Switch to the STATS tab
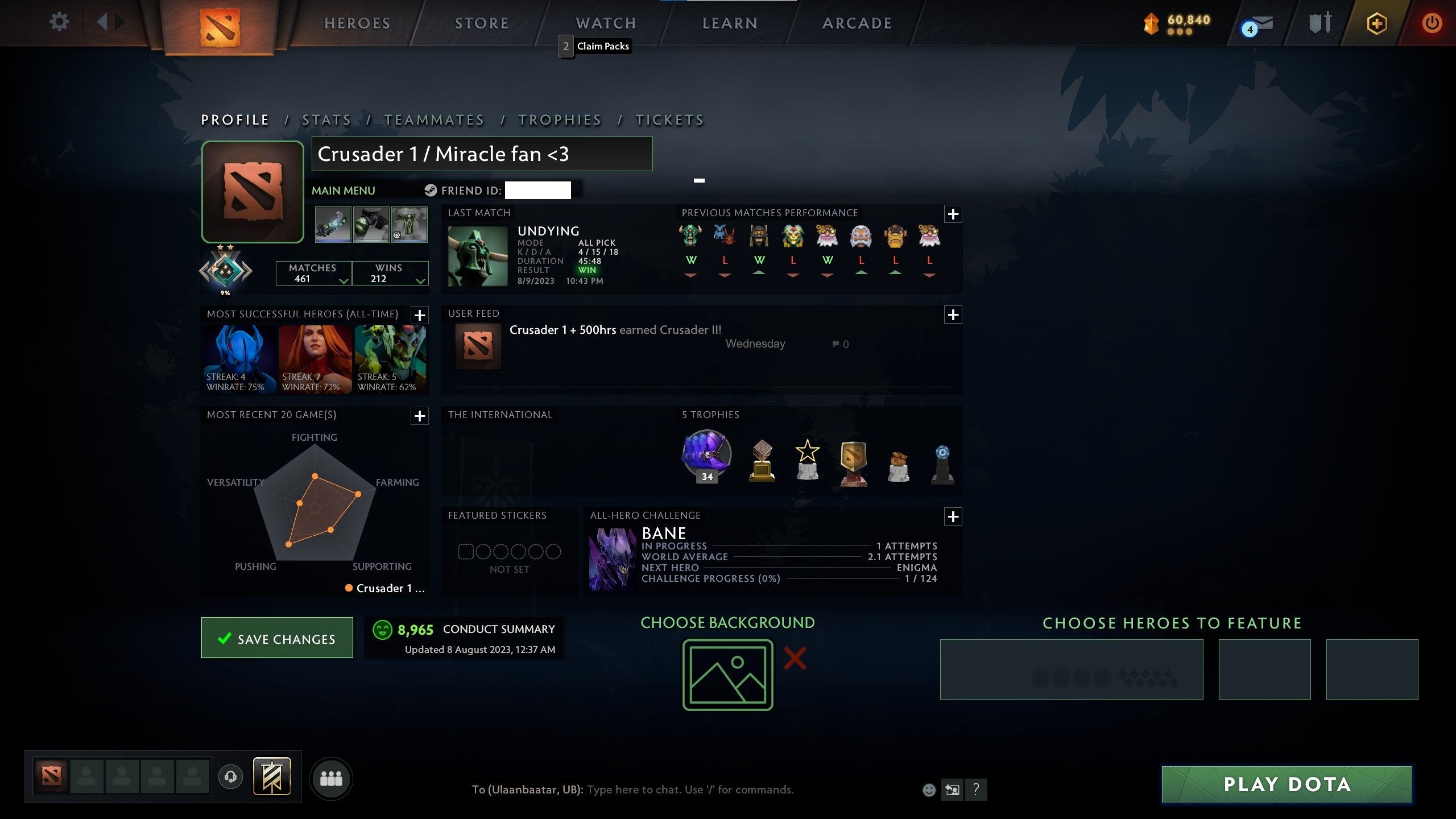The height and width of the screenshot is (819, 1456). [x=327, y=119]
